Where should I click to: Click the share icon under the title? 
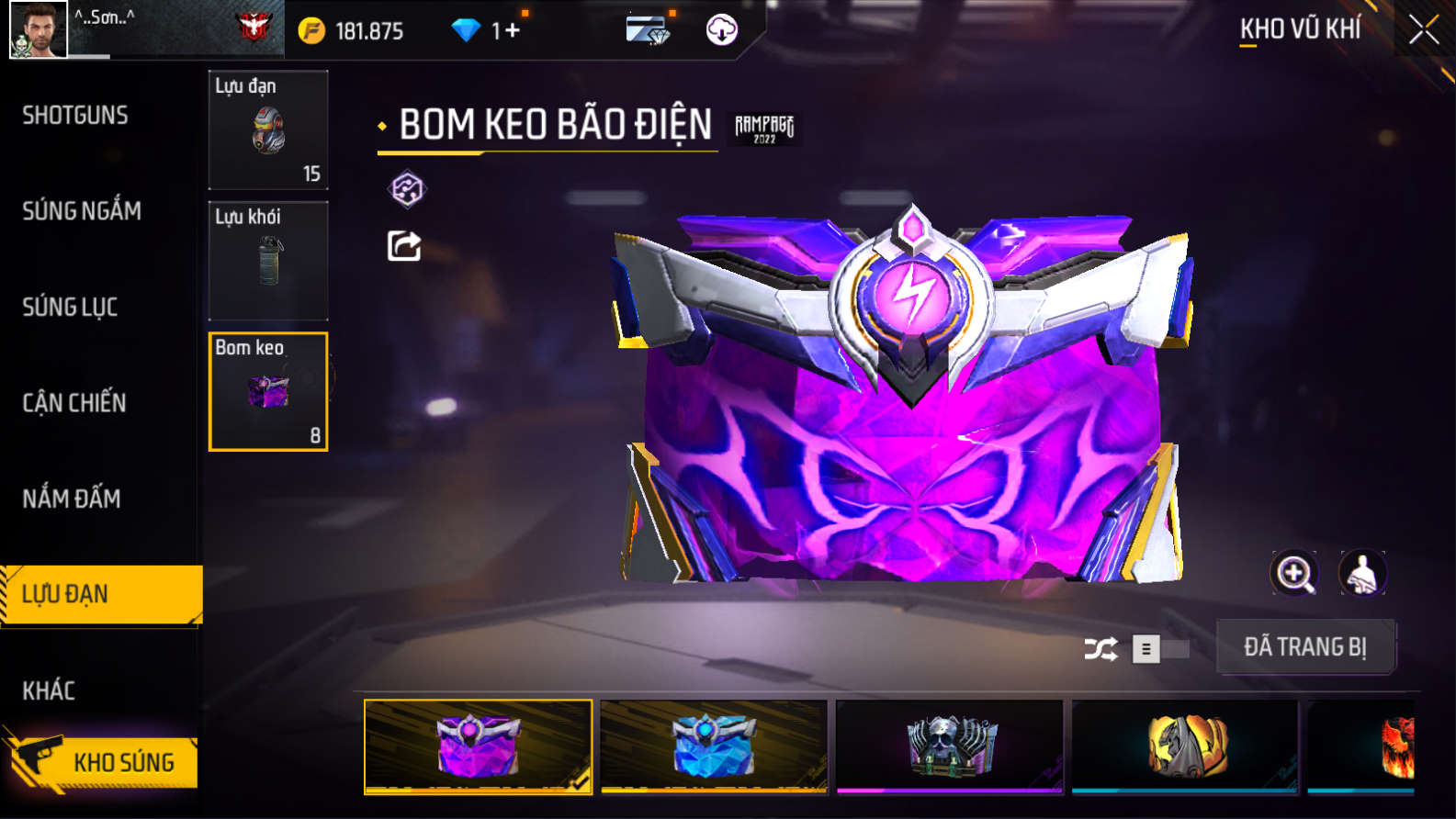tap(404, 246)
